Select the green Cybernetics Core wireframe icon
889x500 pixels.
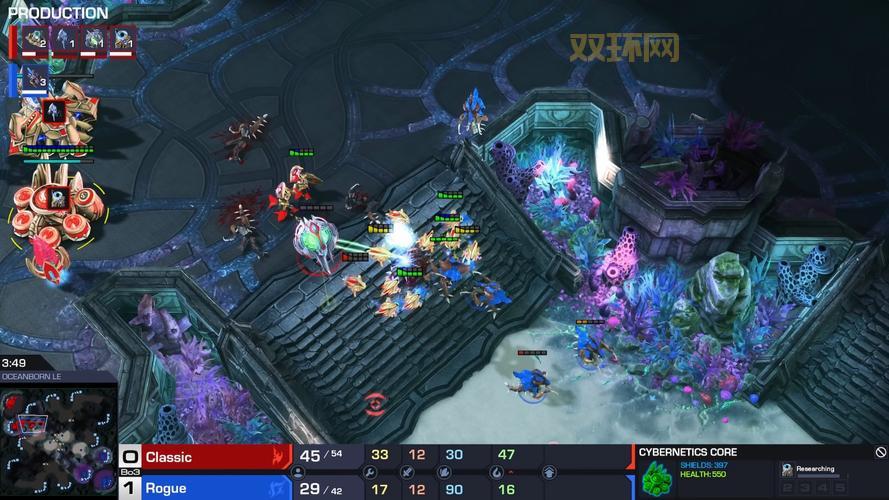click(656, 477)
